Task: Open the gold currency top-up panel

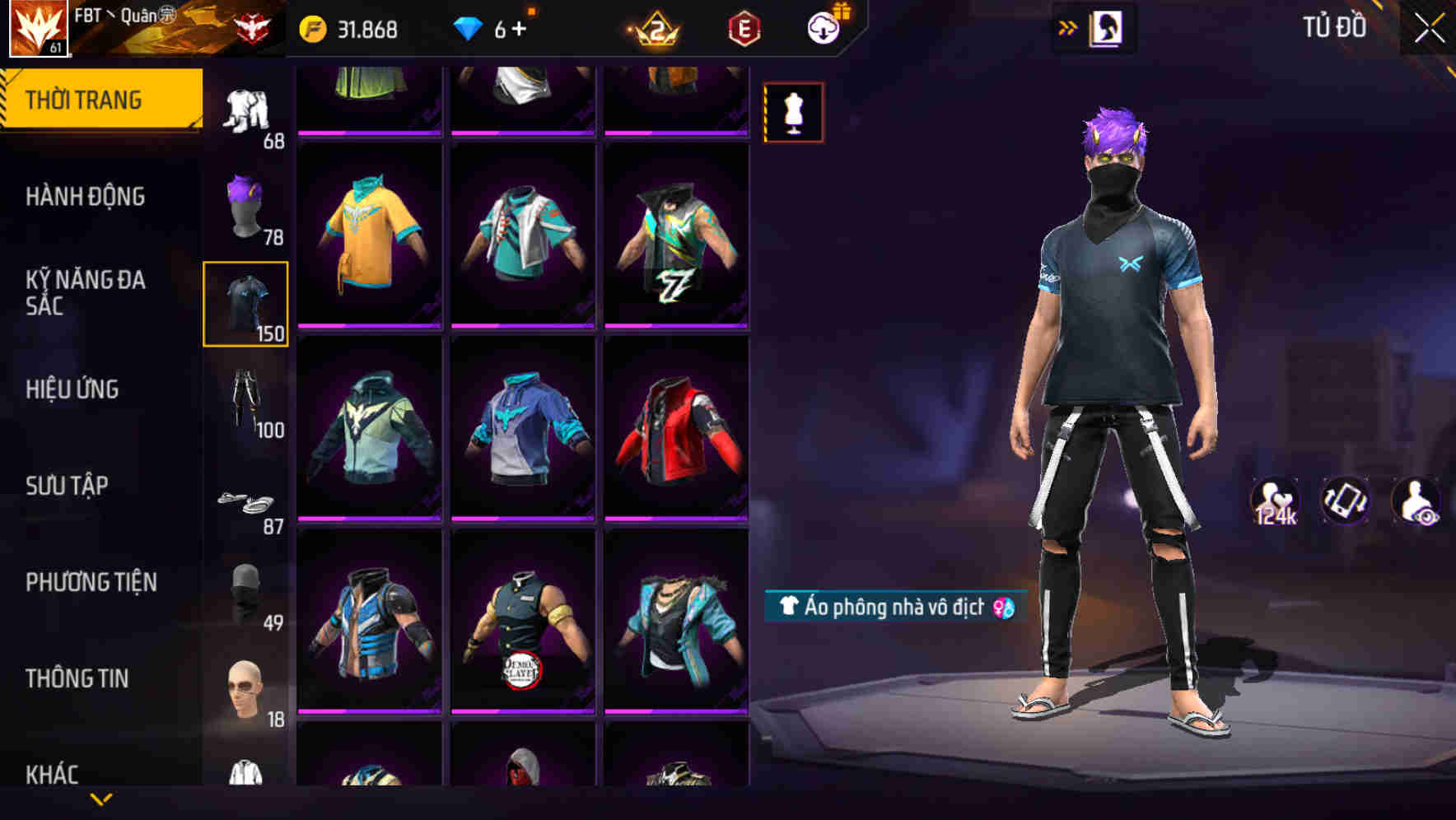Action: coord(350,27)
